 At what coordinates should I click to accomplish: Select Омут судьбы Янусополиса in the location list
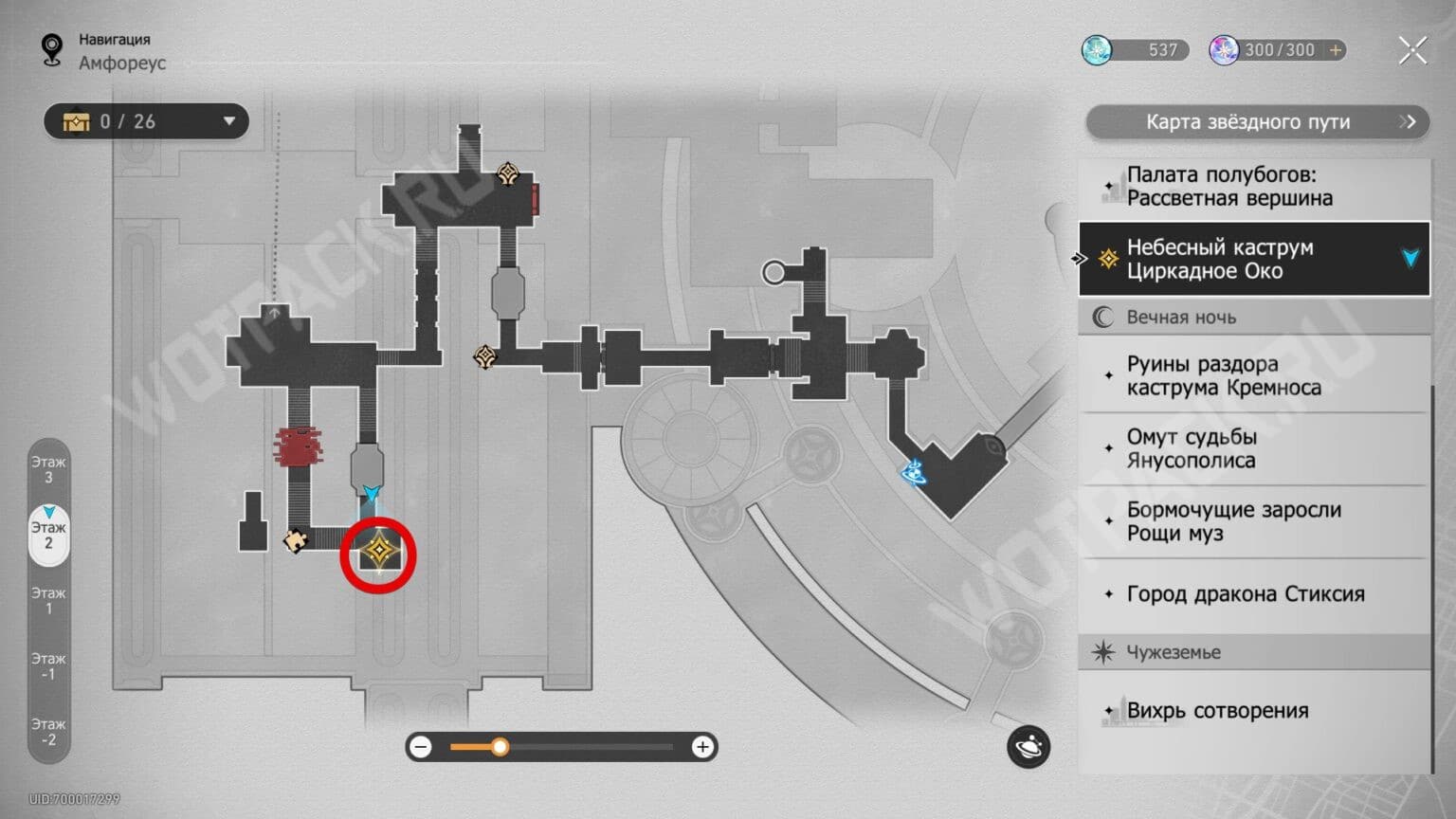click(x=1191, y=448)
